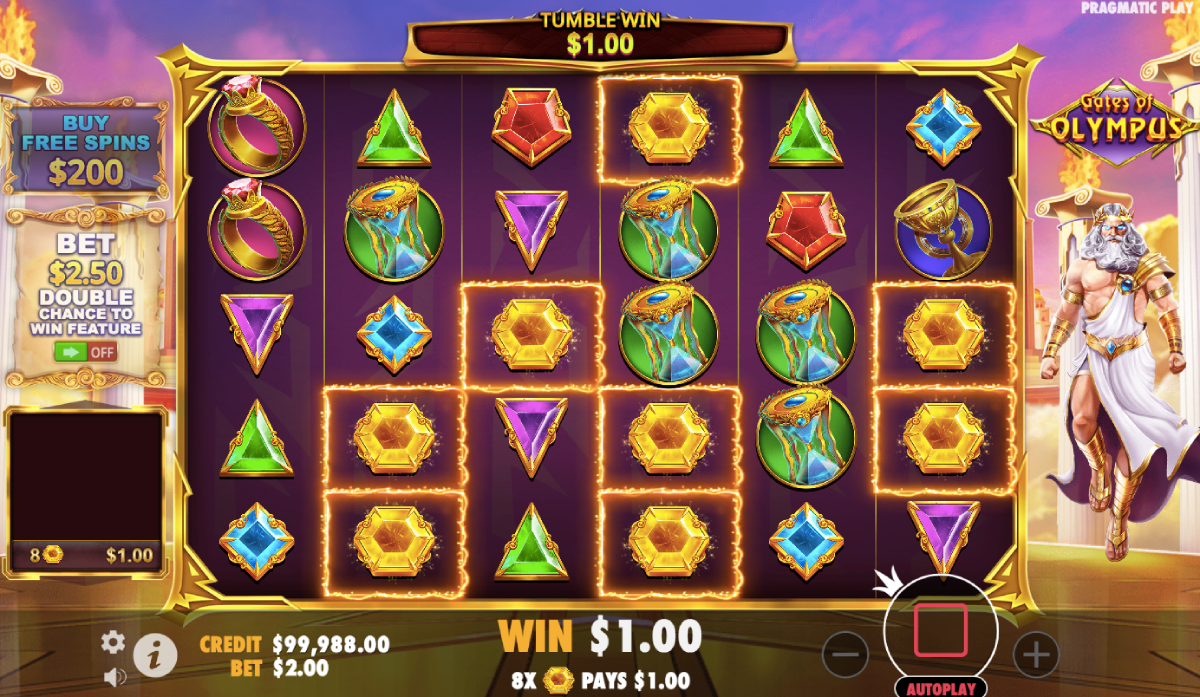Open the Autoplay options
Image resolution: width=1200 pixels, height=697 pixels.
click(x=940, y=688)
